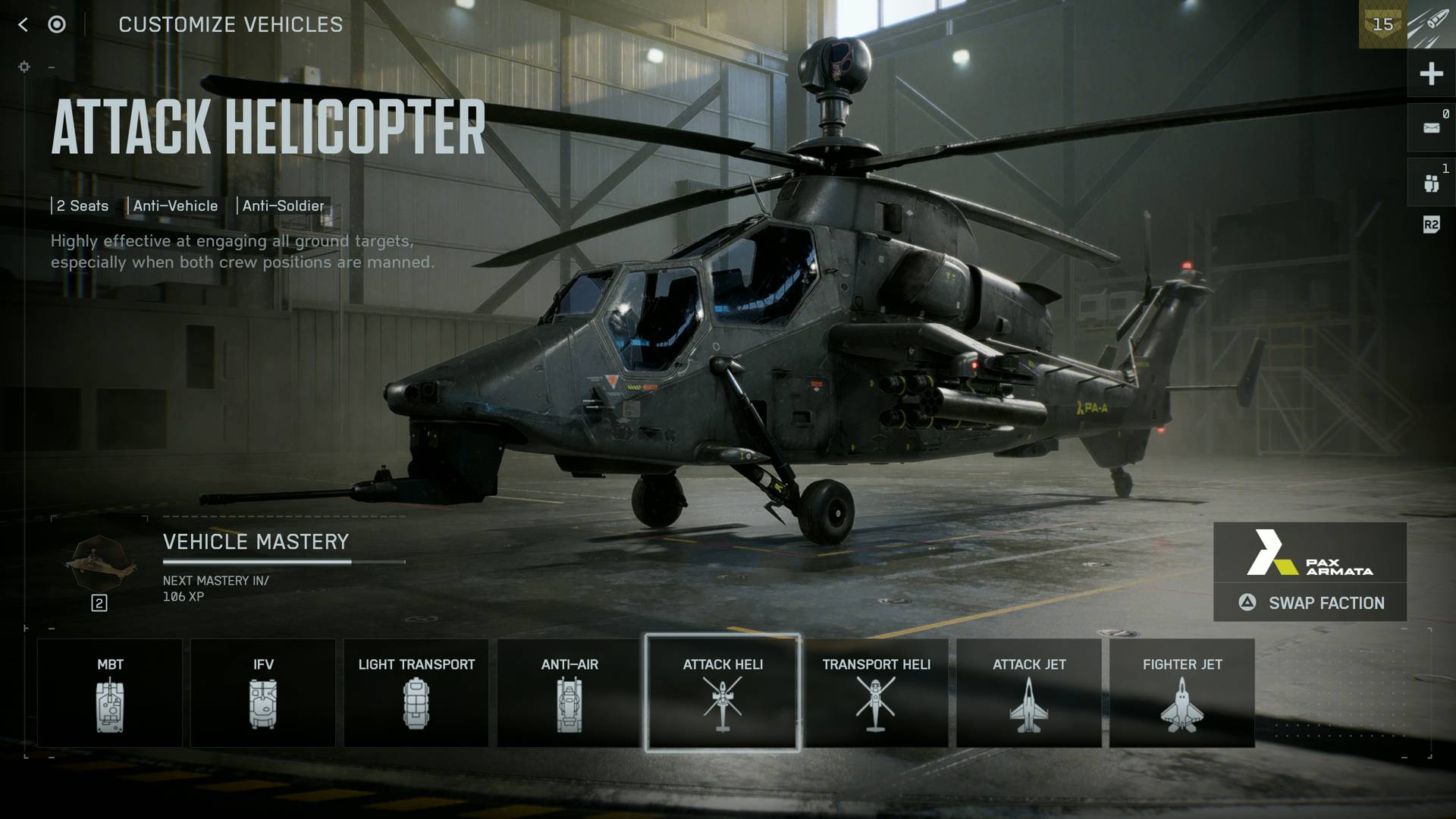Open the squad members icon
This screenshot has width=1456, height=819.
pyautogui.click(x=1431, y=183)
